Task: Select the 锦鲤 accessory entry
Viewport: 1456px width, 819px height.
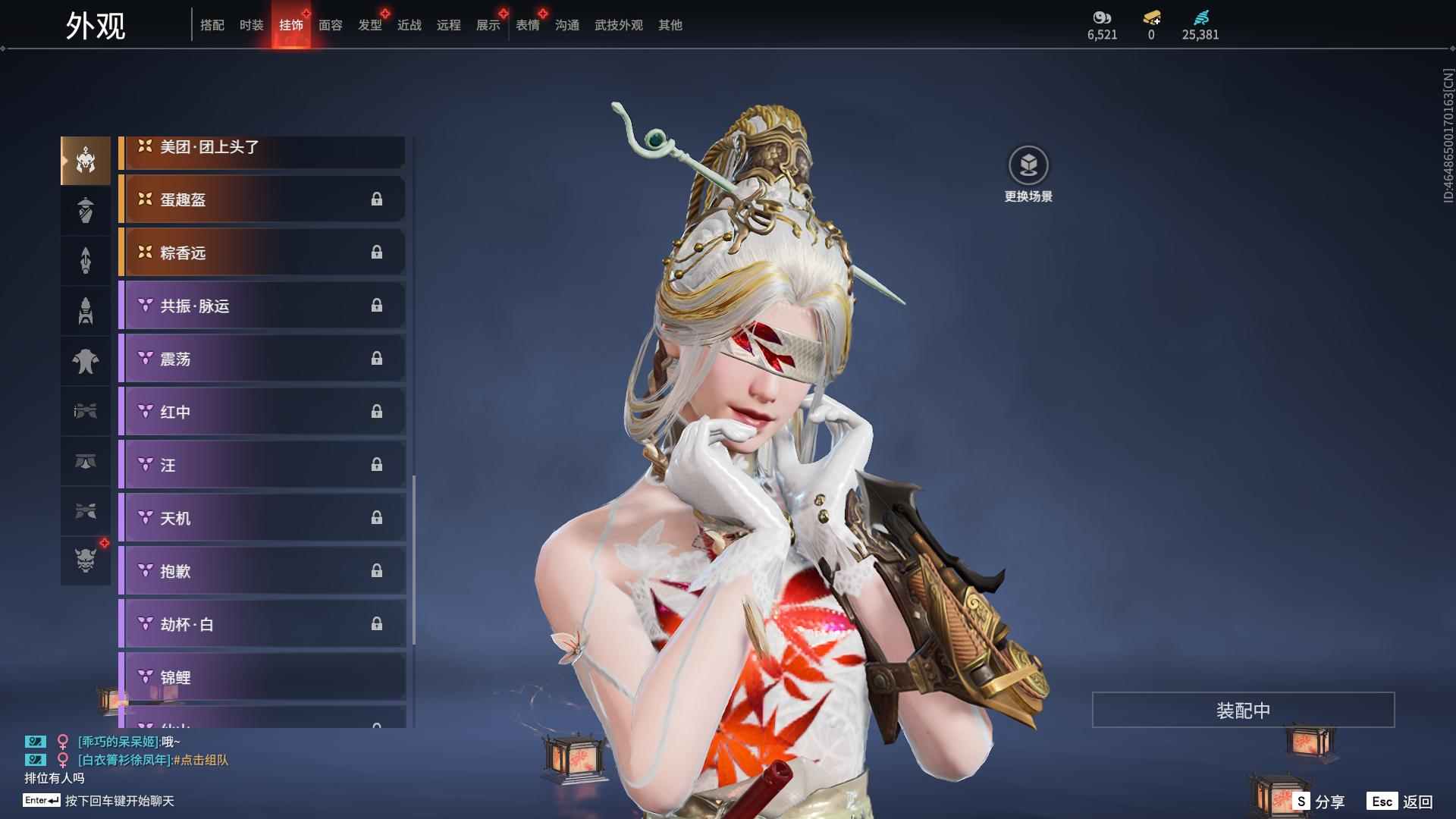Action: (262, 677)
